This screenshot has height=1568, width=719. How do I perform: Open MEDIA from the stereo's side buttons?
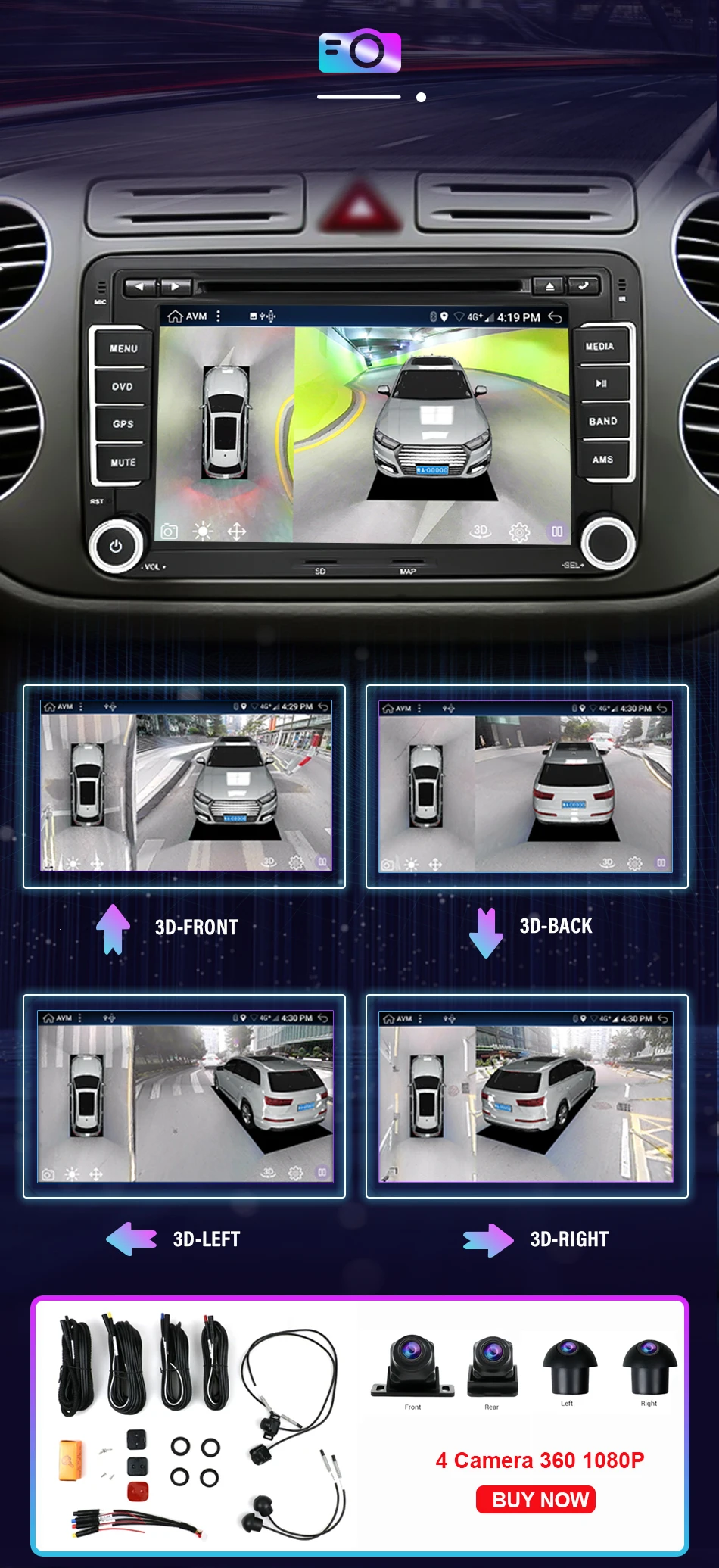[x=600, y=346]
